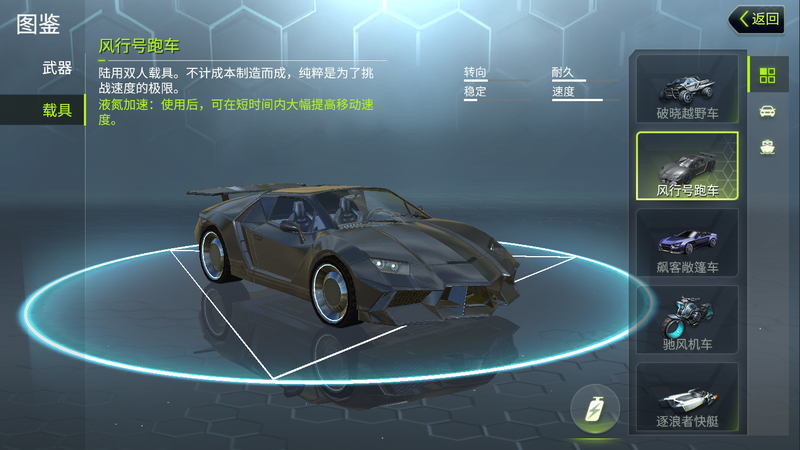Image resolution: width=800 pixels, height=450 pixels.
Task: Select the 风行号跑车 sports car tile
Action: point(687,165)
